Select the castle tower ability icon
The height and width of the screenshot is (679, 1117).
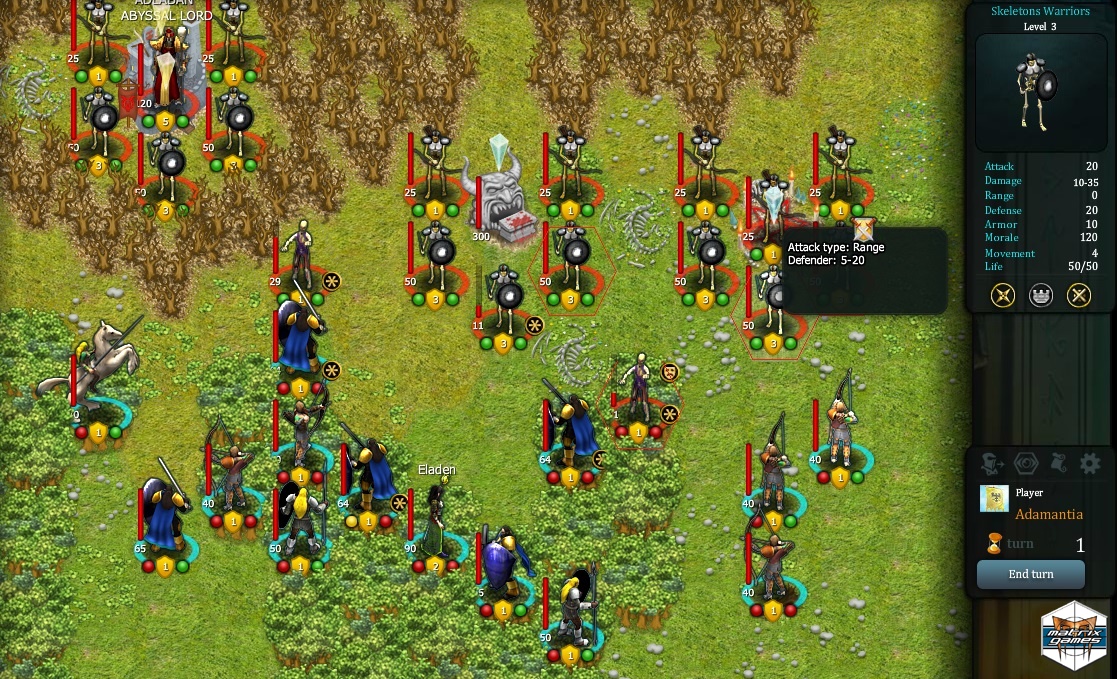pyautogui.click(x=1041, y=295)
